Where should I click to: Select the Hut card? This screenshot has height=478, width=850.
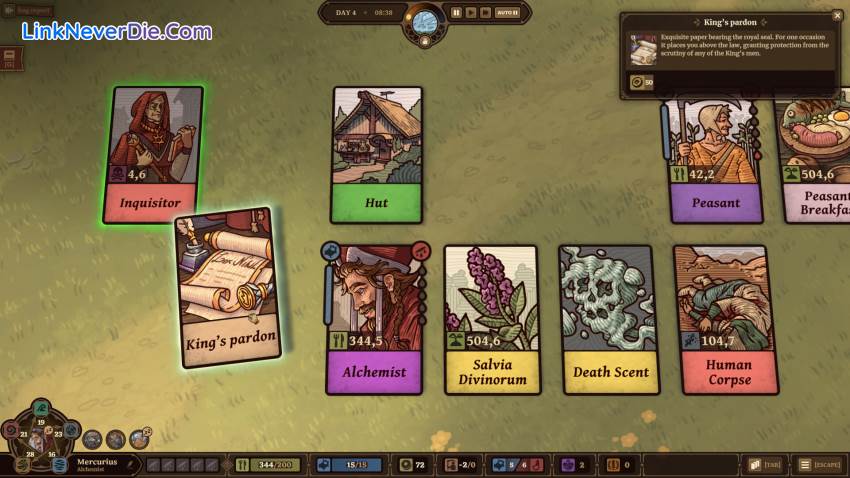(377, 154)
